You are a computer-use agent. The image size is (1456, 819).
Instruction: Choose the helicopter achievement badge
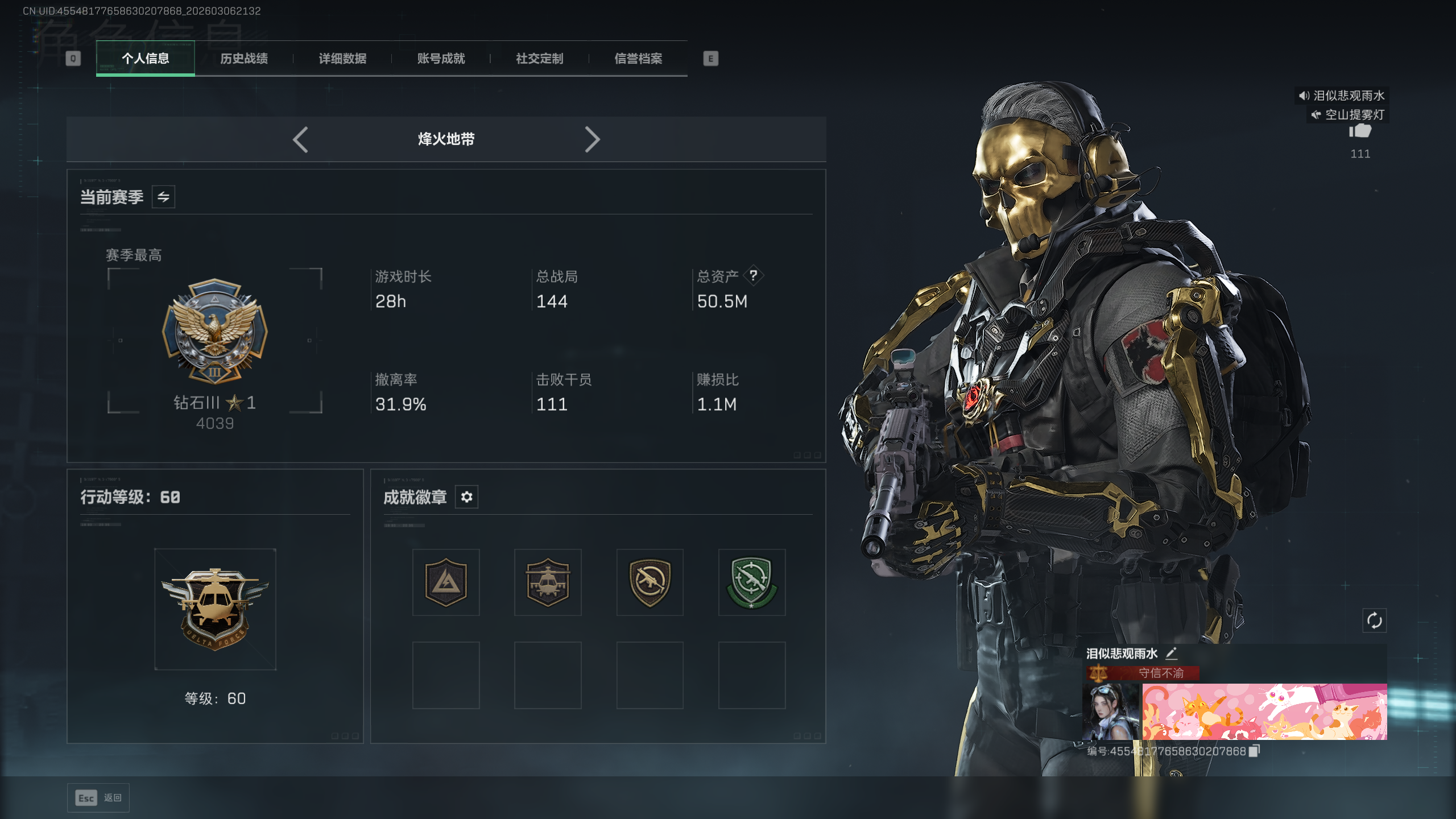pos(548,582)
